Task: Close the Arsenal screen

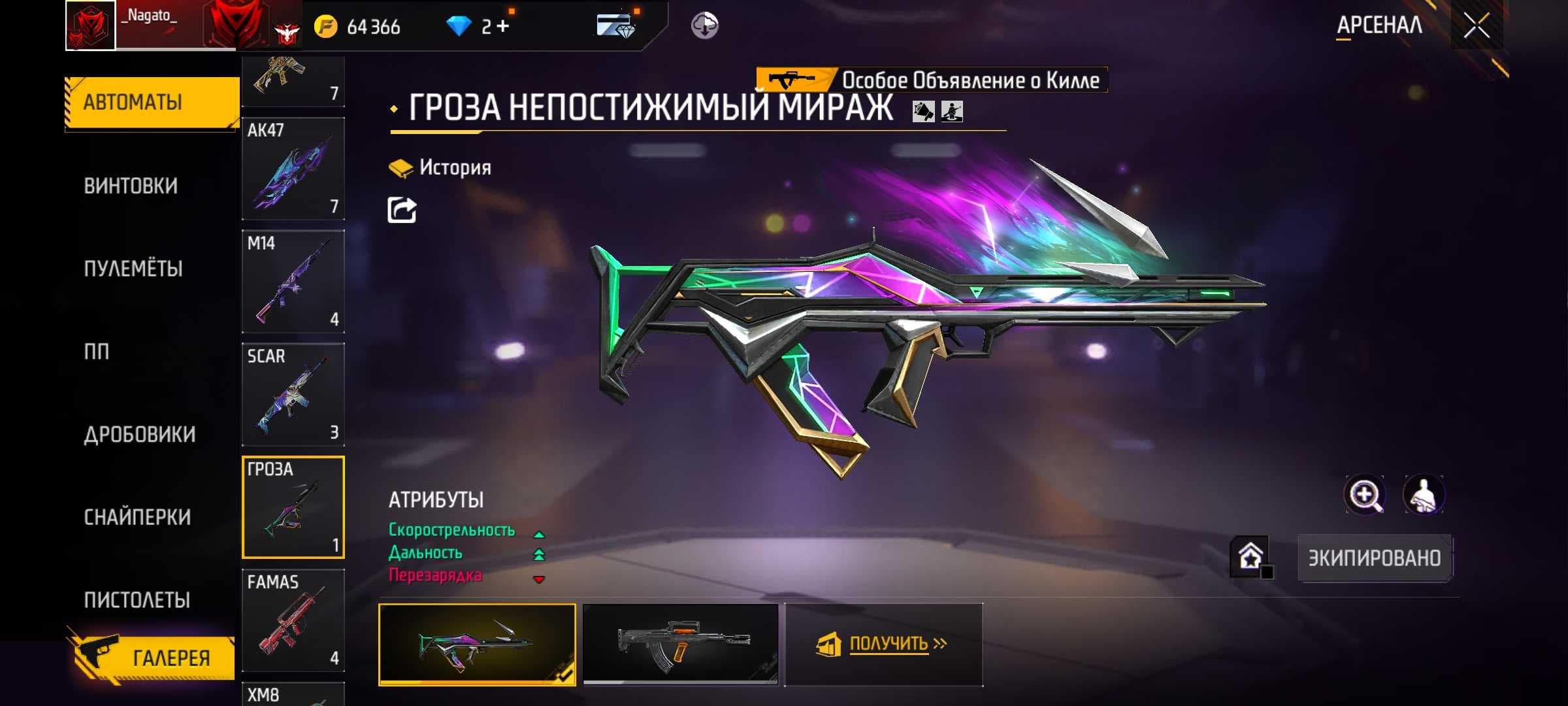Action: point(1477,26)
